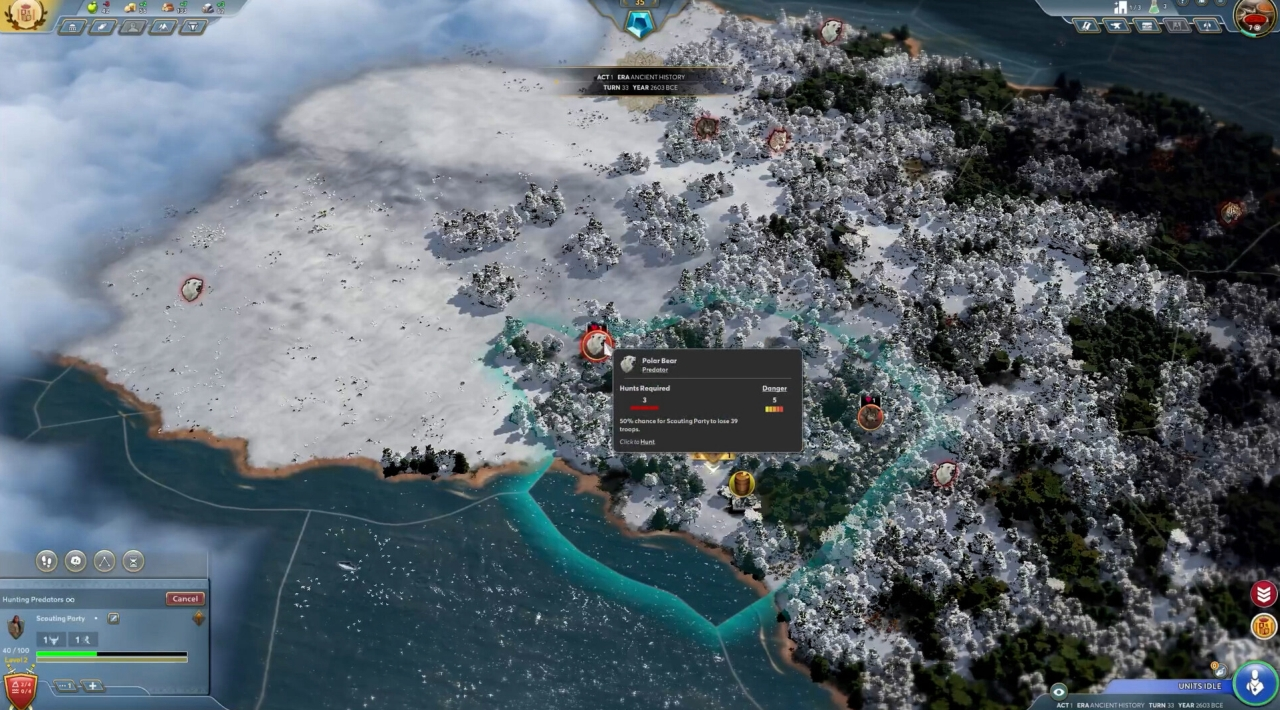This screenshot has width=1280, height=710.
Task: Activate the waypoint path command icon
Action: tap(105, 561)
